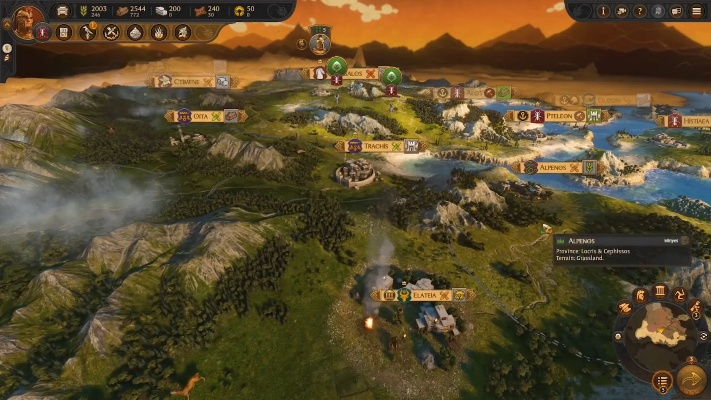711x400 pixels.
Task: Open the temple columns button above minimap
Action: click(659, 291)
